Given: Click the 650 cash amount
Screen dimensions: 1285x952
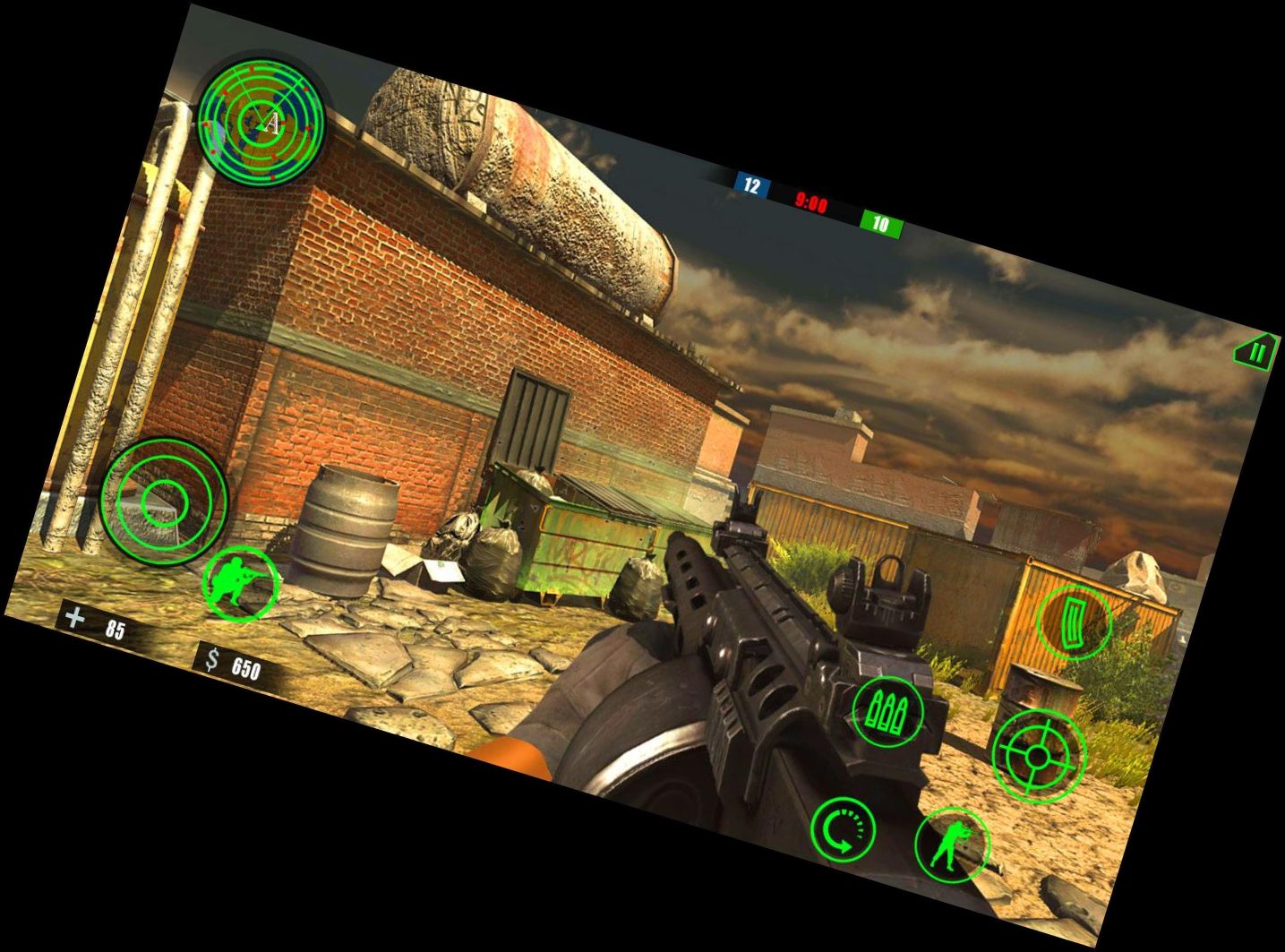Looking at the screenshot, I should (244, 666).
